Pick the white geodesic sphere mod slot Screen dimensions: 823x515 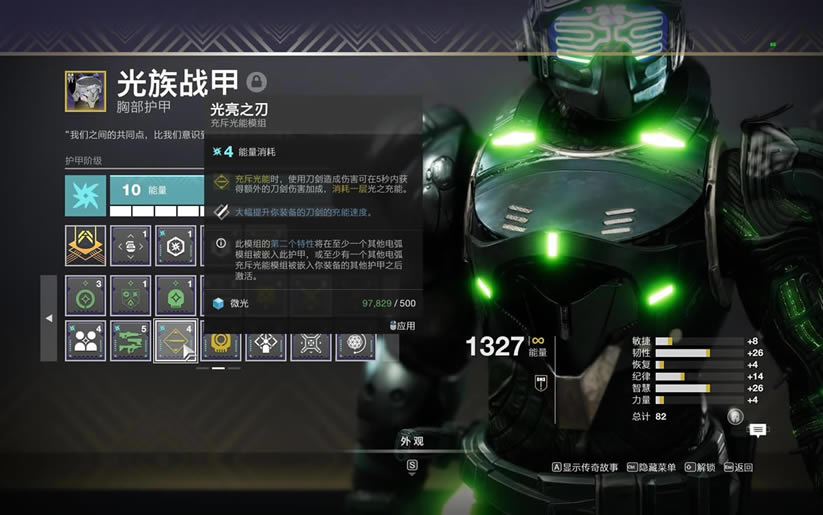click(x=355, y=345)
